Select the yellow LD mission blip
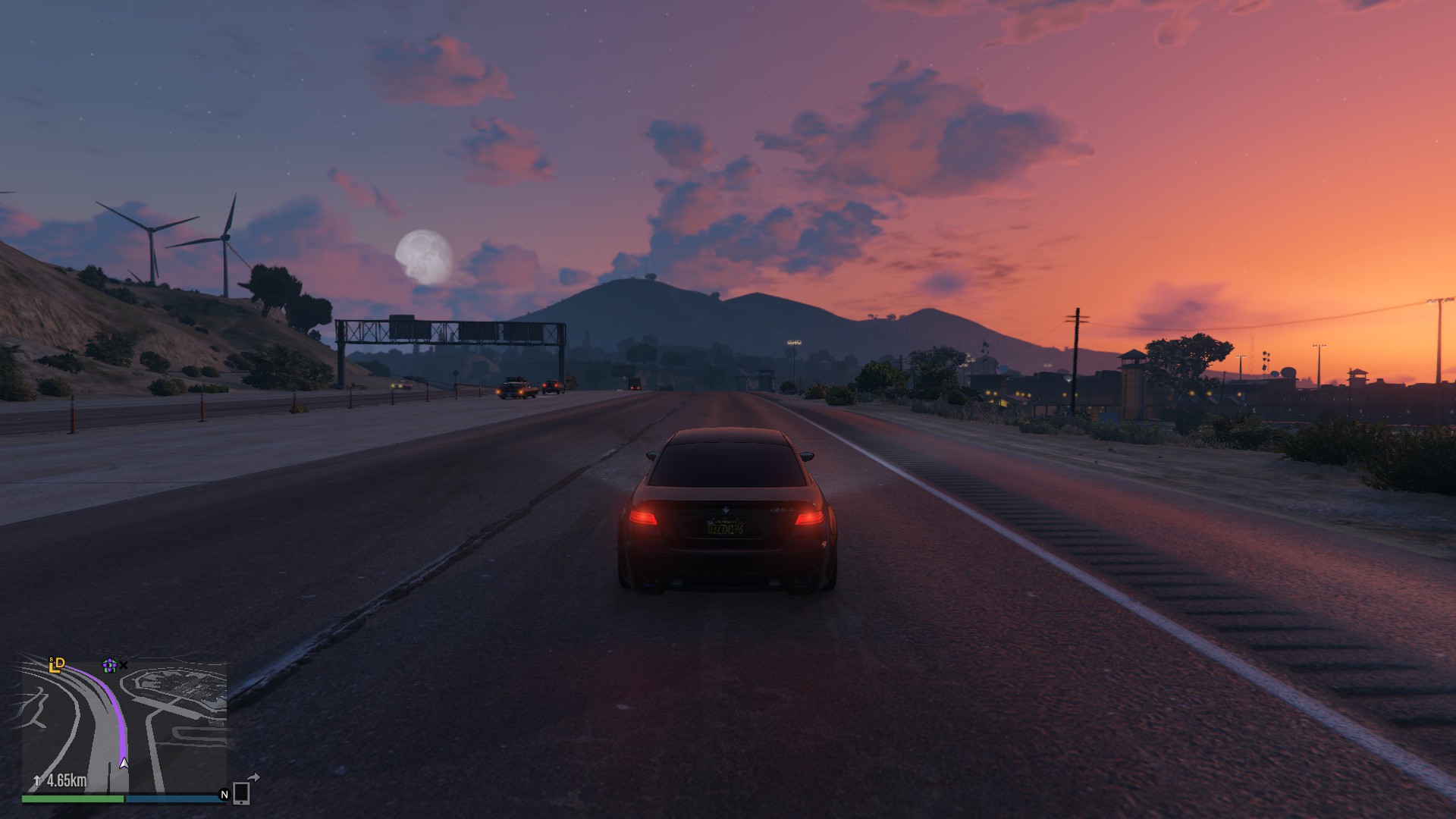The image size is (1456, 819). click(x=57, y=665)
